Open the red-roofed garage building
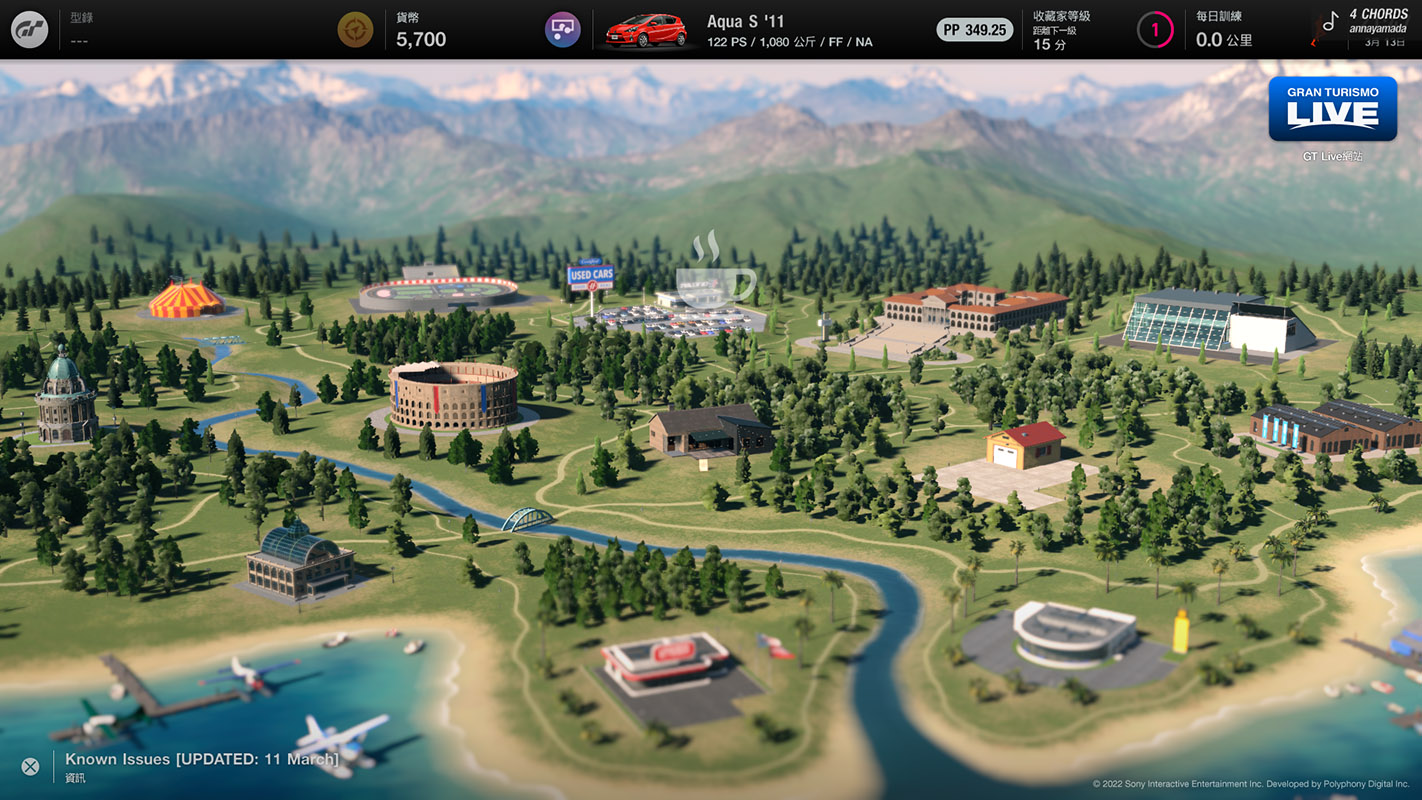 (1025, 445)
